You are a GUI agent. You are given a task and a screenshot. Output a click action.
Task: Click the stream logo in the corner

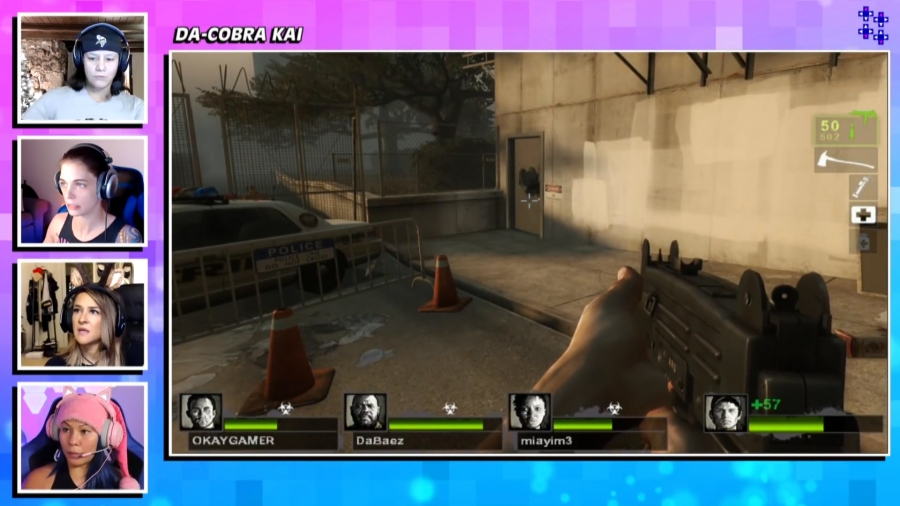[x=872, y=25]
